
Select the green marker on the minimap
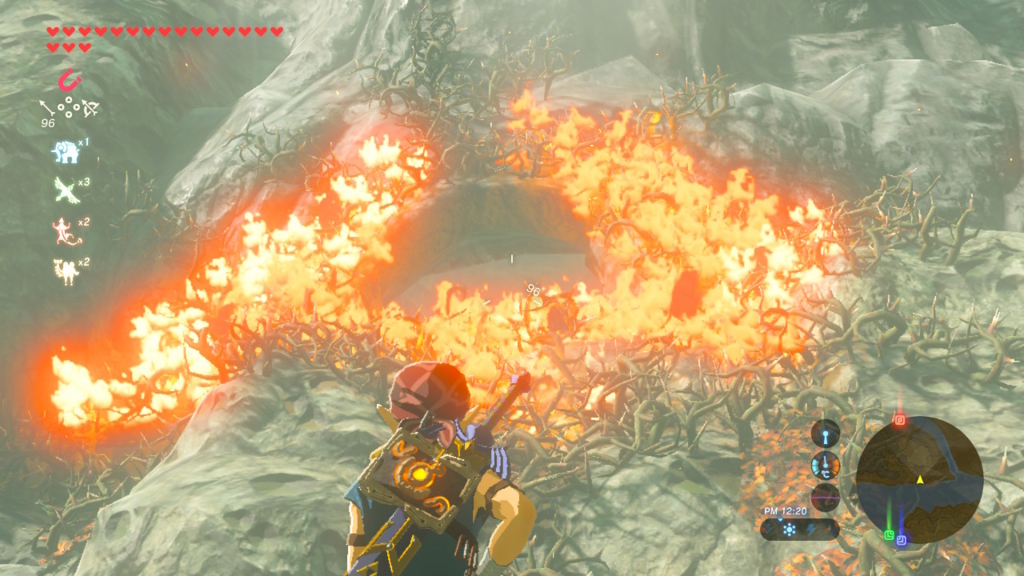[888, 534]
